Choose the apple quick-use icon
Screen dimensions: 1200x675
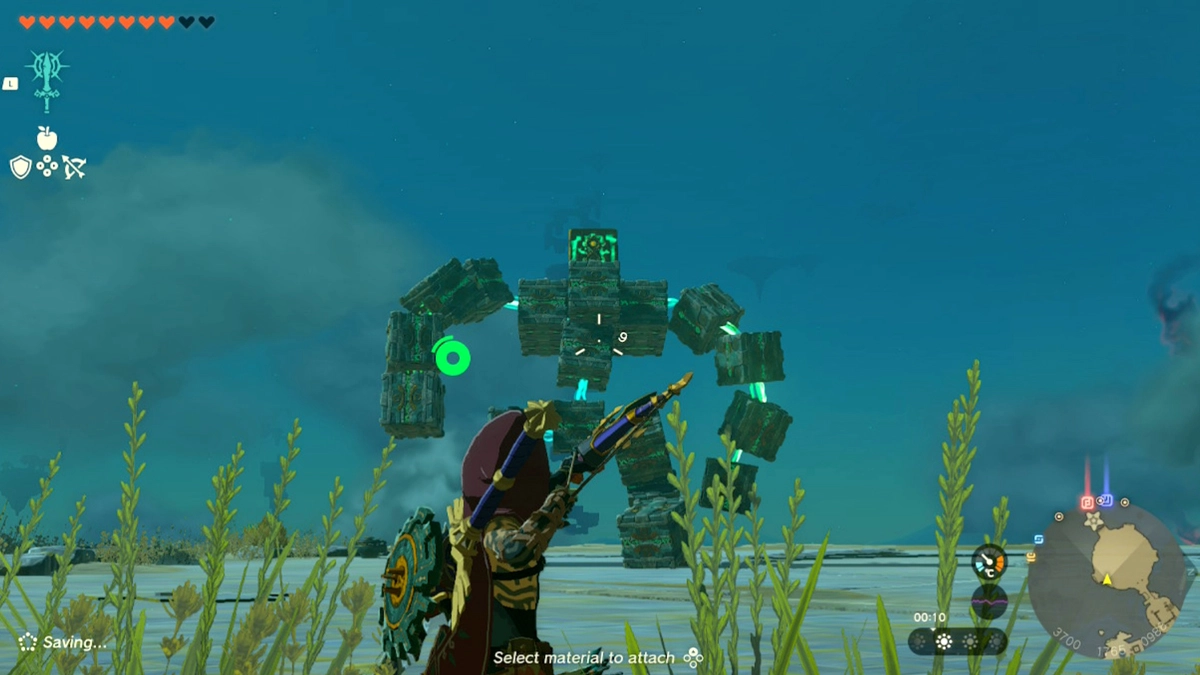tap(47, 138)
